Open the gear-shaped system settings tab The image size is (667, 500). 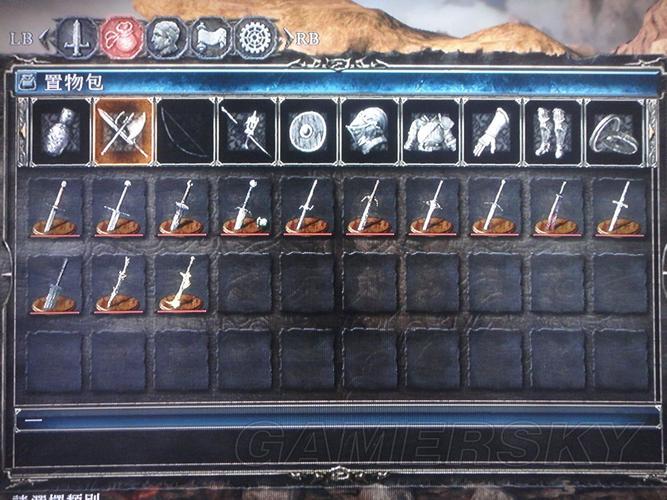[x=254, y=38]
